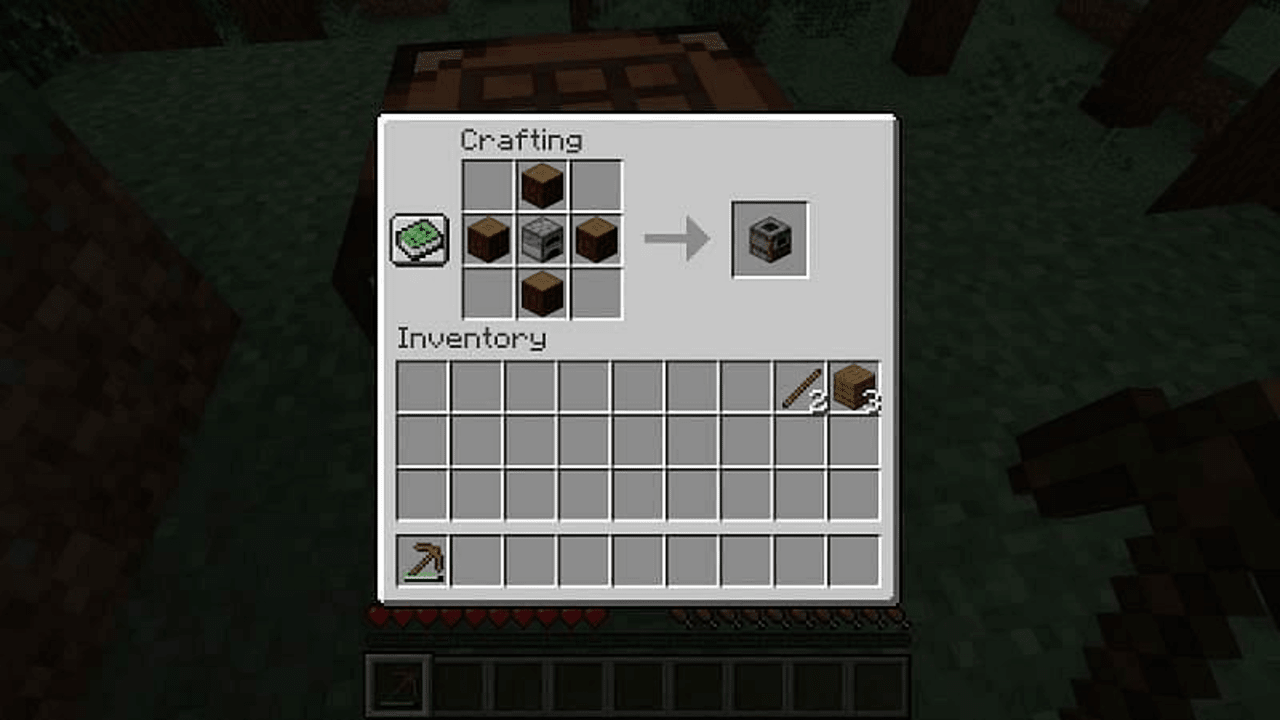The width and height of the screenshot is (1280, 720).
Task: Grab the log left of the furnace
Action: 488,240
